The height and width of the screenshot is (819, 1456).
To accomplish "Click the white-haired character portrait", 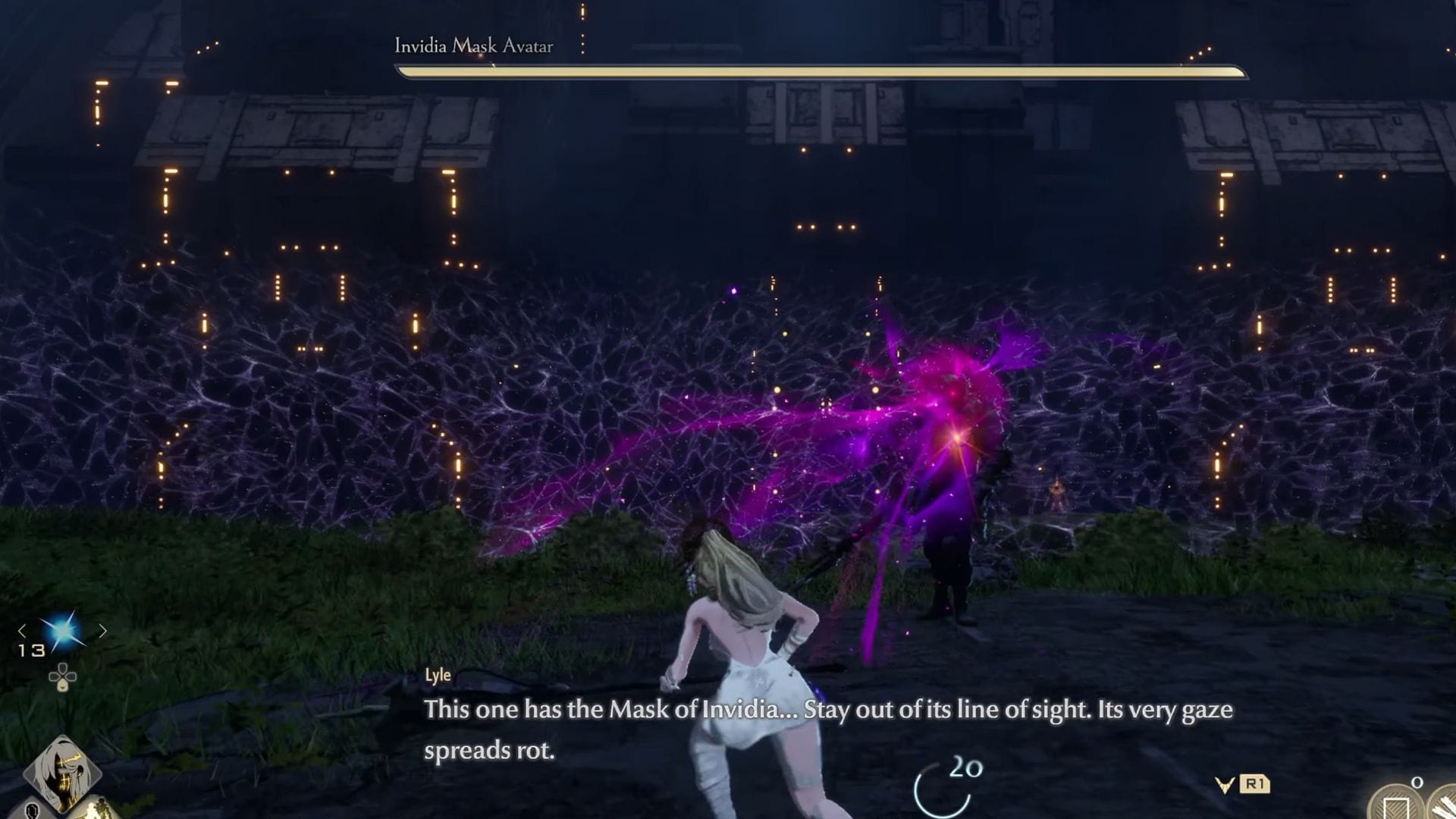I will coord(62,772).
